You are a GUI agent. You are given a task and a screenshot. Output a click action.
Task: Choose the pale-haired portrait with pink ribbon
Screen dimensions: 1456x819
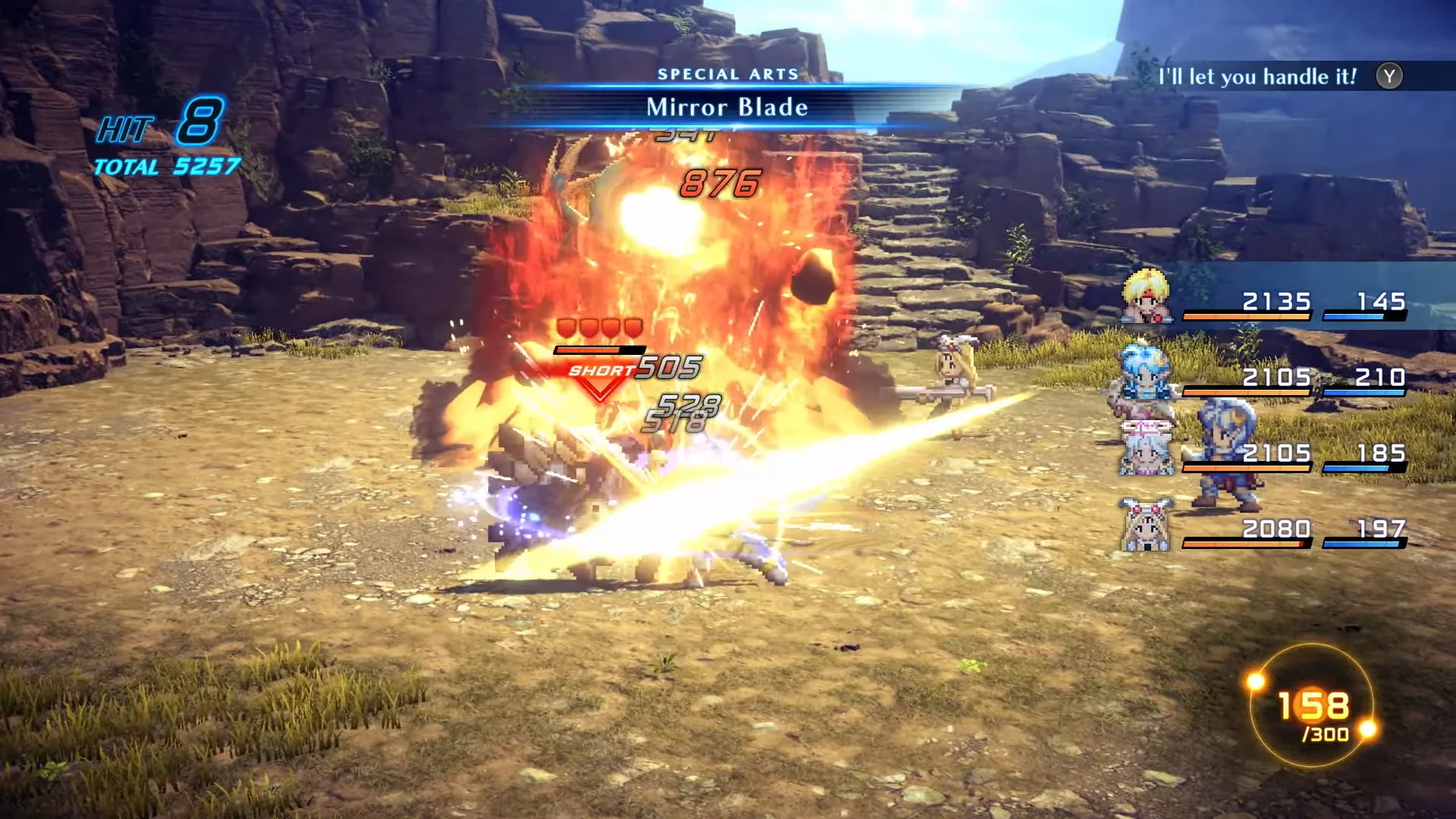point(1146,449)
